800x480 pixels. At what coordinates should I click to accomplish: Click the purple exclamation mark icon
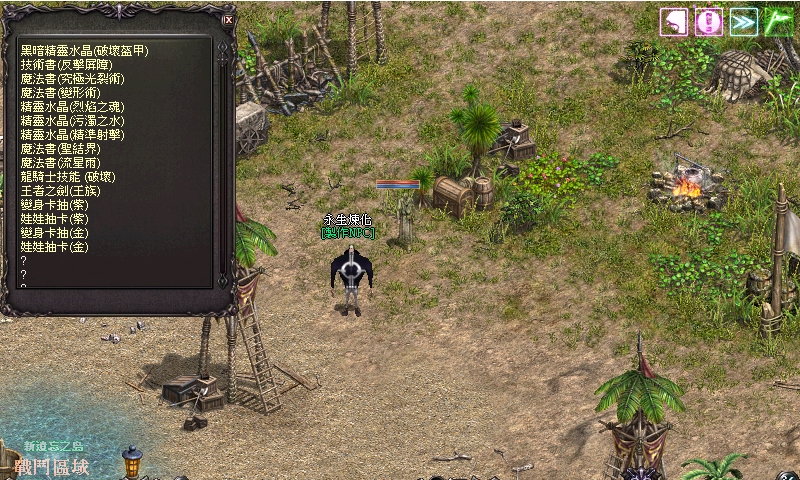(709, 22)
